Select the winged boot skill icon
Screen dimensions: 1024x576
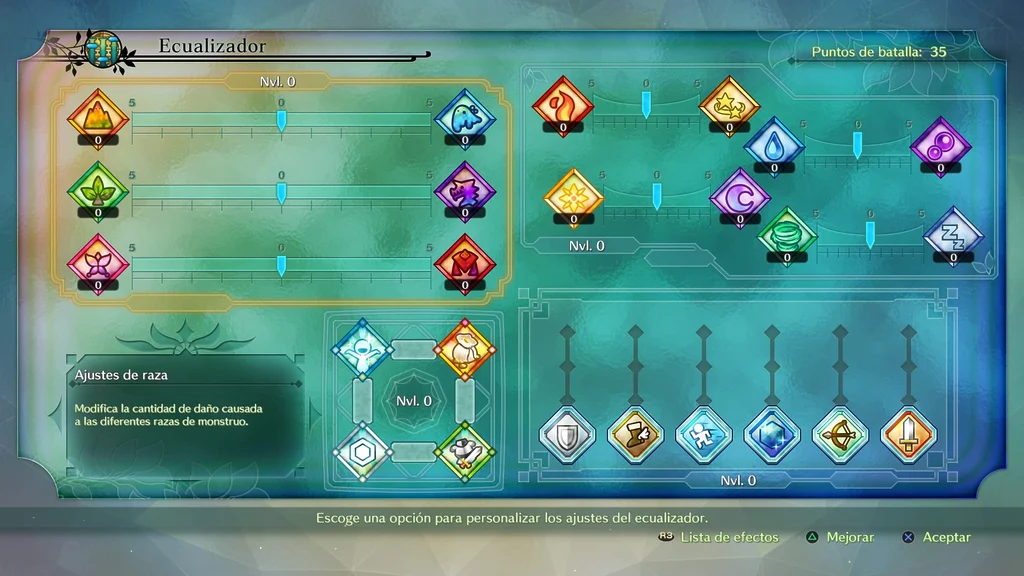[636, 435]
